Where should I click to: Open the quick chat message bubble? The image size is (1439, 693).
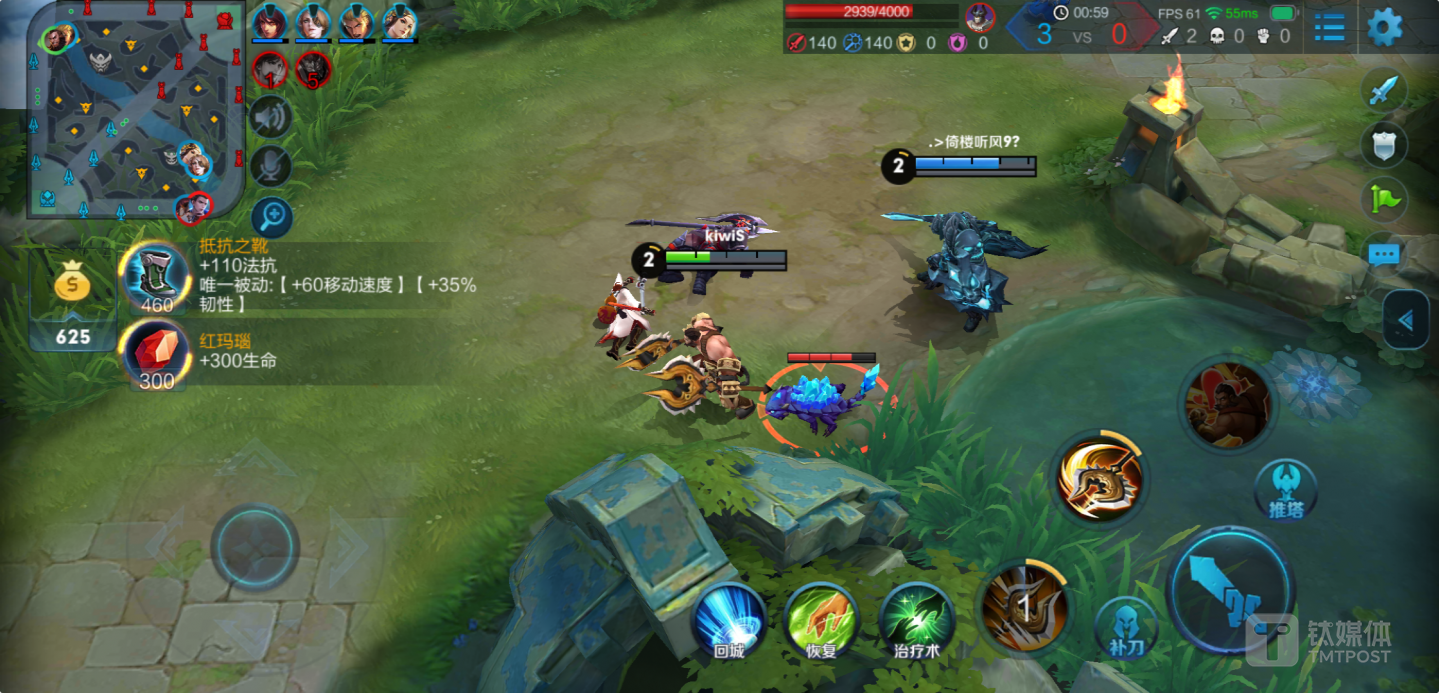click(x=1384, y=254)
